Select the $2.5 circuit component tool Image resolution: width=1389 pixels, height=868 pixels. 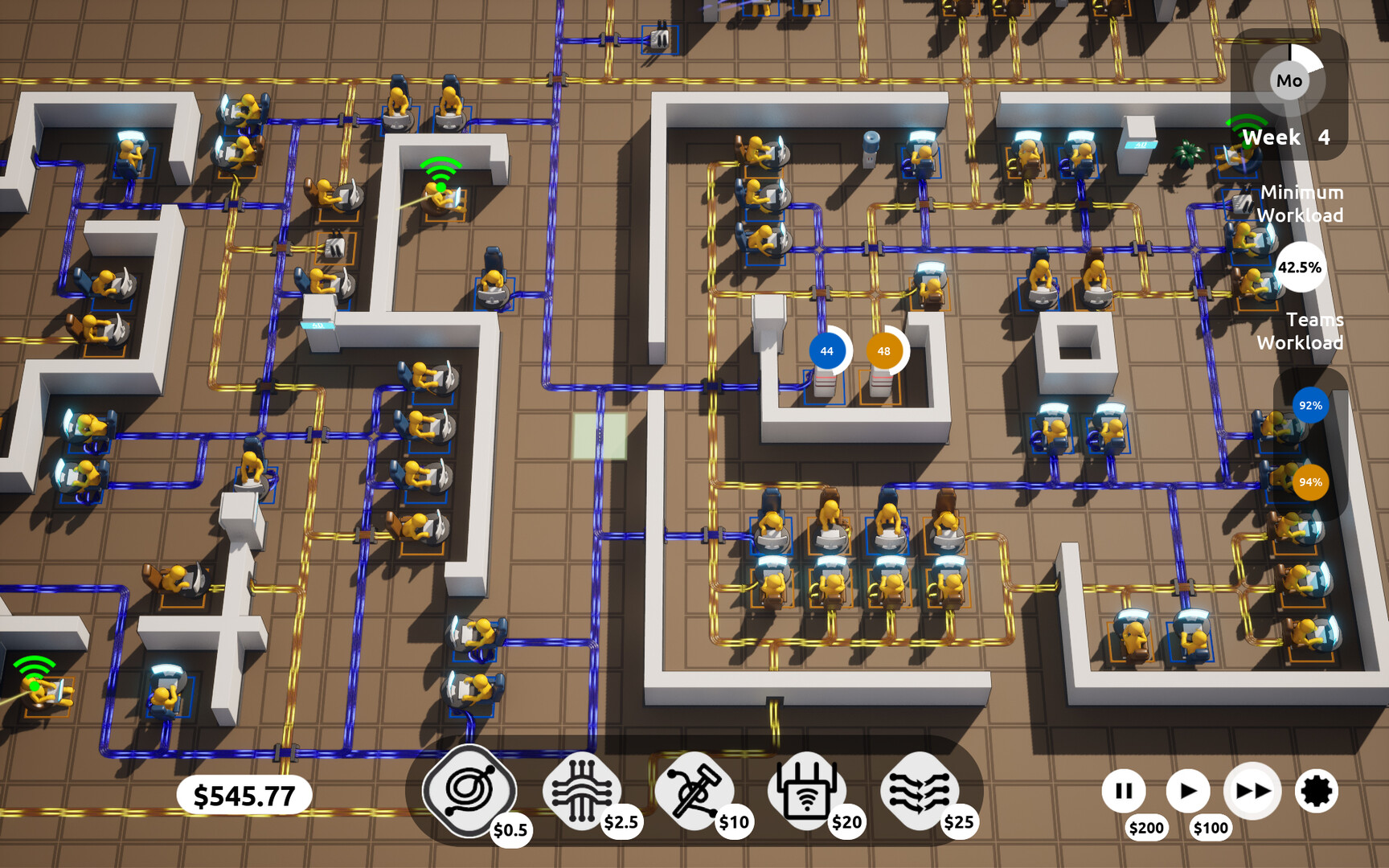click(x=580, y=790)
